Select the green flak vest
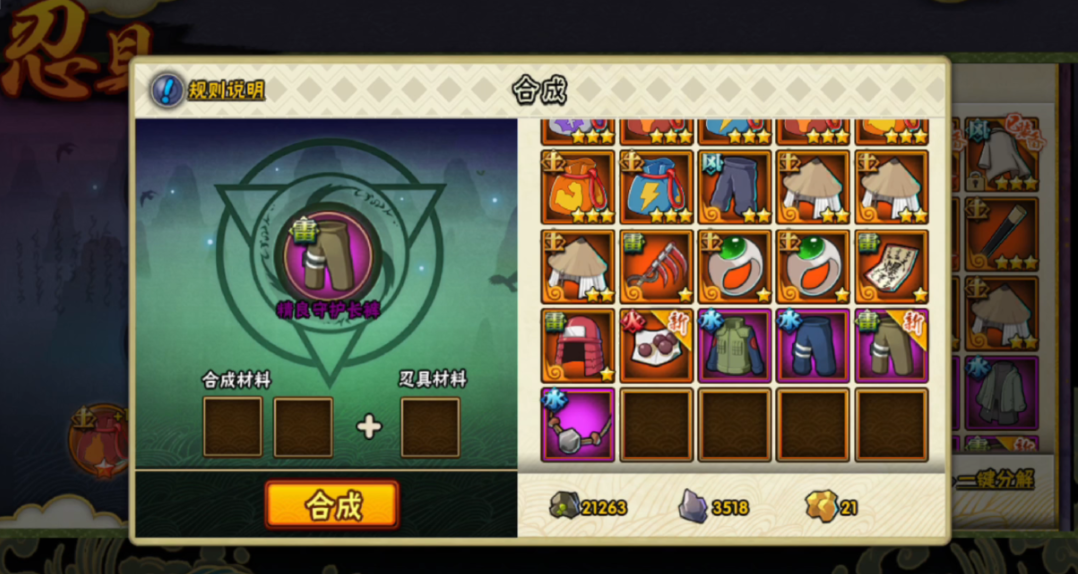Viewport: 1078px width, 575px height. 735,346
